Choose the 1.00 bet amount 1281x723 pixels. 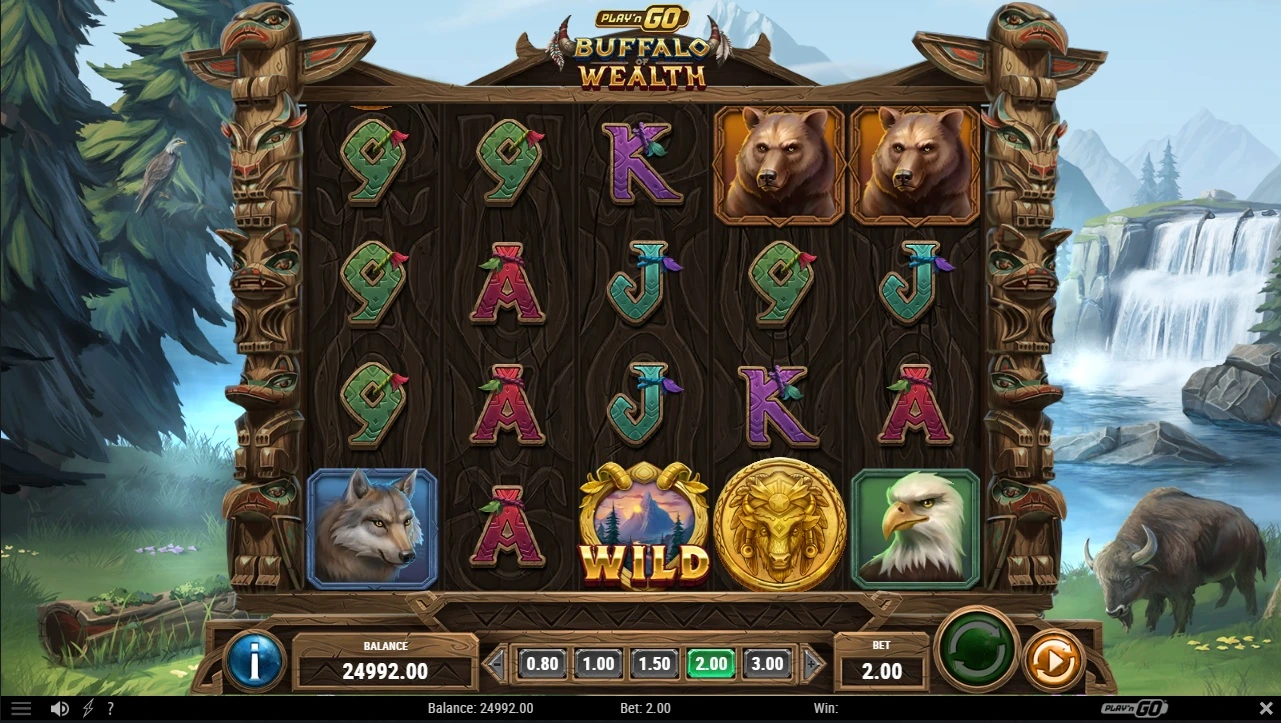[598, 663]
